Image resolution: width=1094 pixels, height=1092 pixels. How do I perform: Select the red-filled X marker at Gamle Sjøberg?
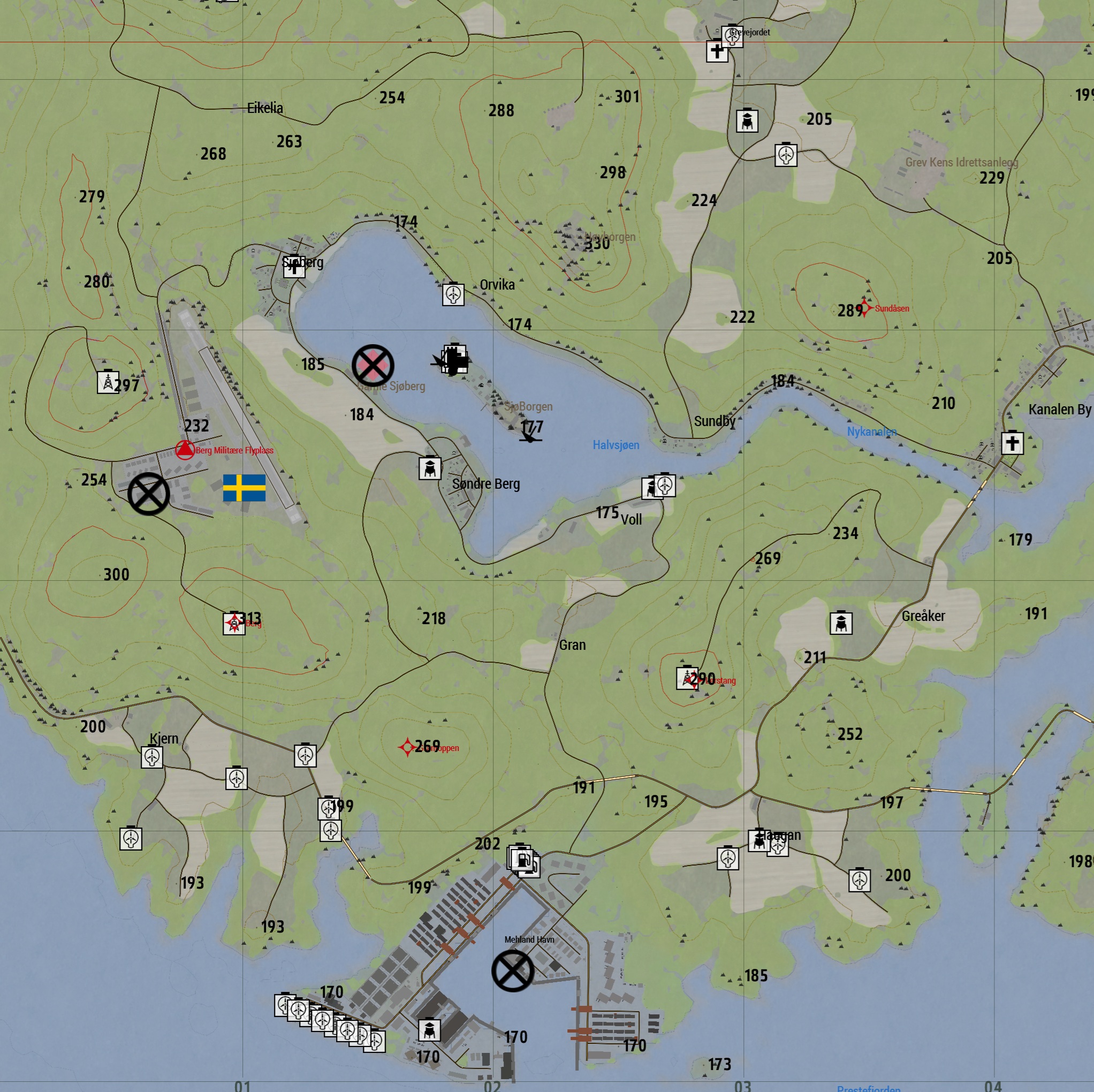pyautogui.click(x=373, y=366)
